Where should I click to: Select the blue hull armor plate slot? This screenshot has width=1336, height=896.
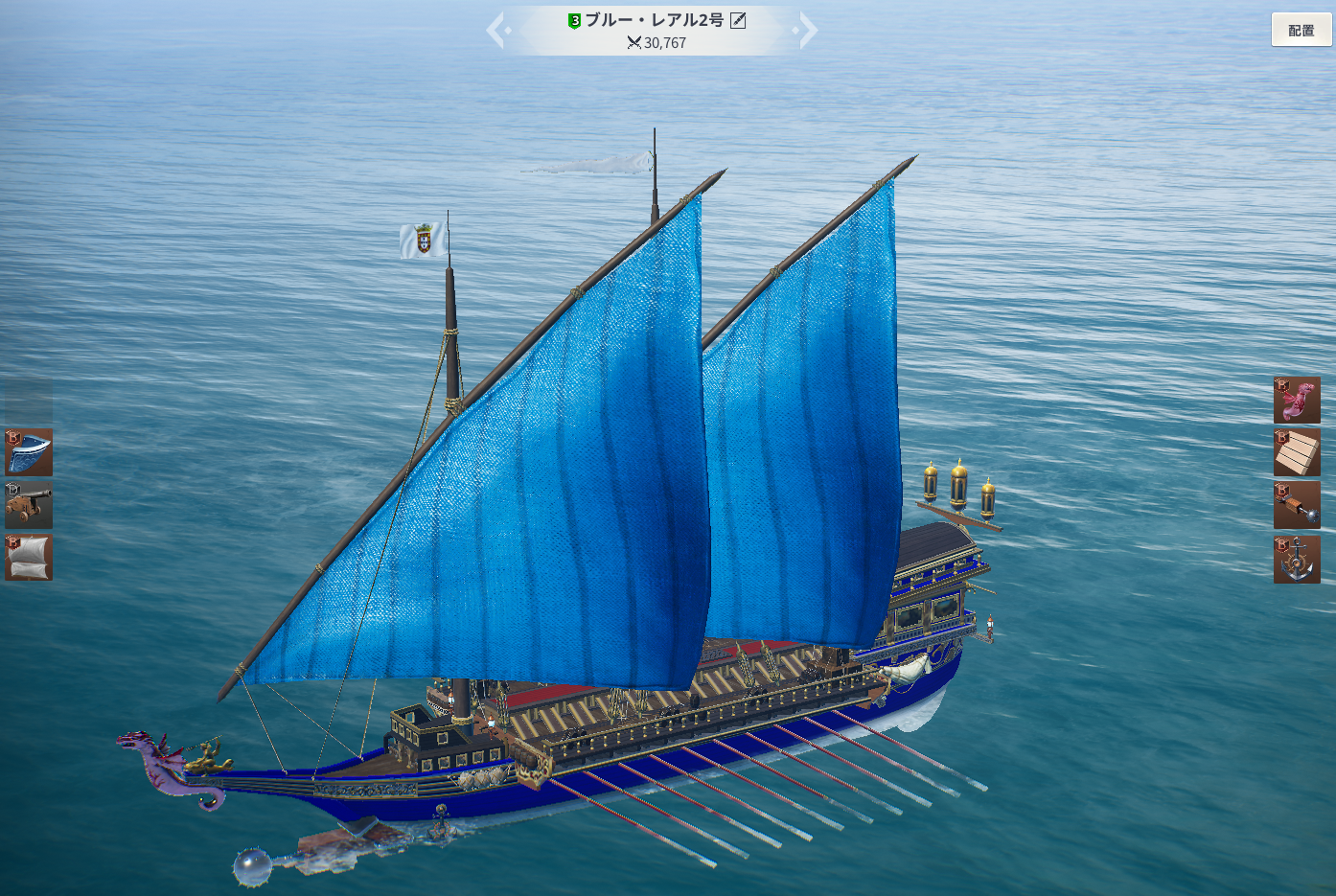(x=29, y=452)
